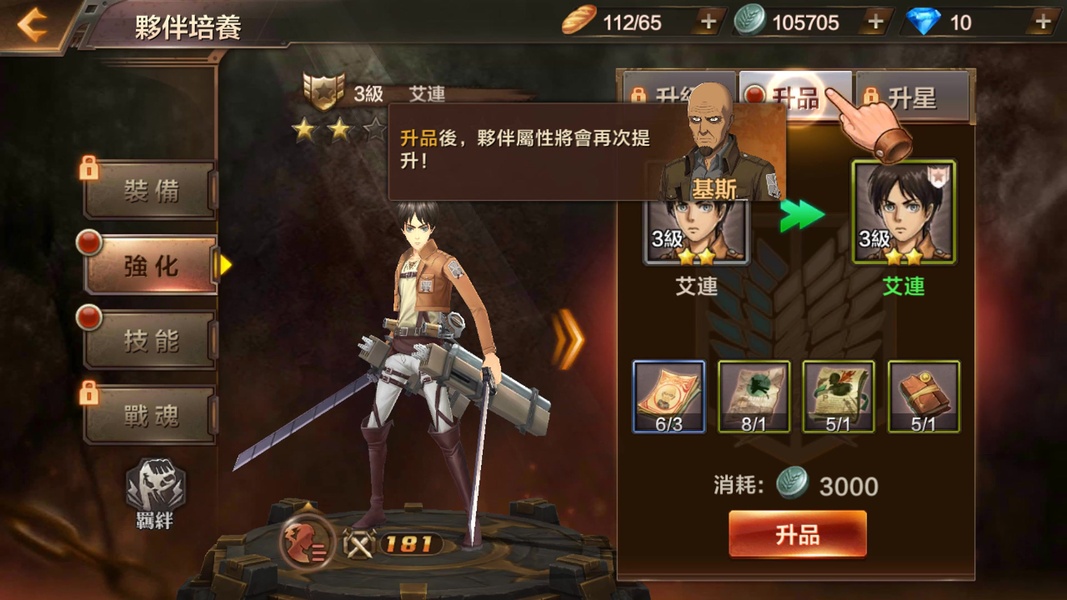Switch to the locked 升星 tab
The height and width of the screenshot is (600, 1067).
pyautogui.click(x=911, y=97)
